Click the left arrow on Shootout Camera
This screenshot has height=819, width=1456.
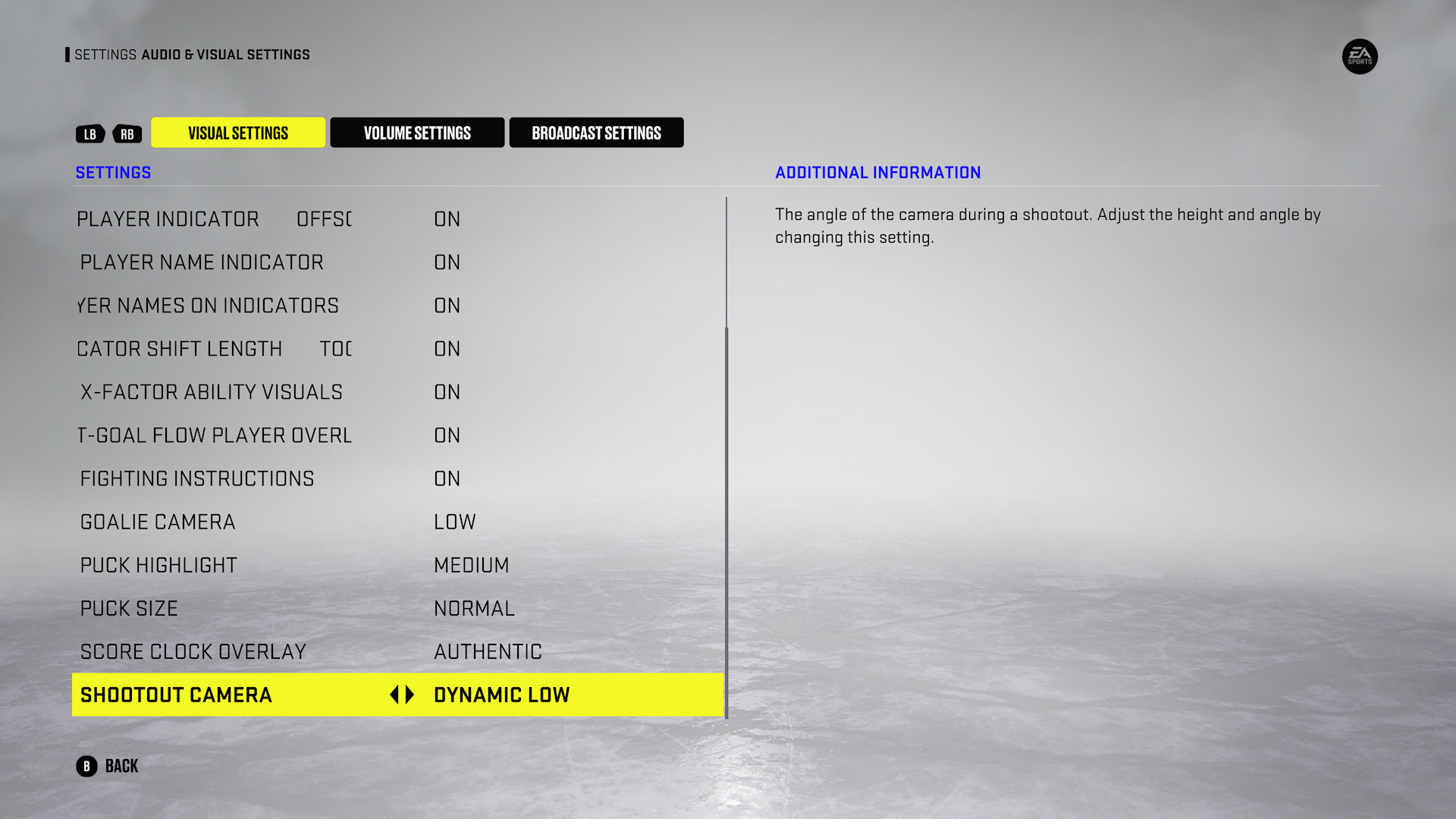(396, 695)
